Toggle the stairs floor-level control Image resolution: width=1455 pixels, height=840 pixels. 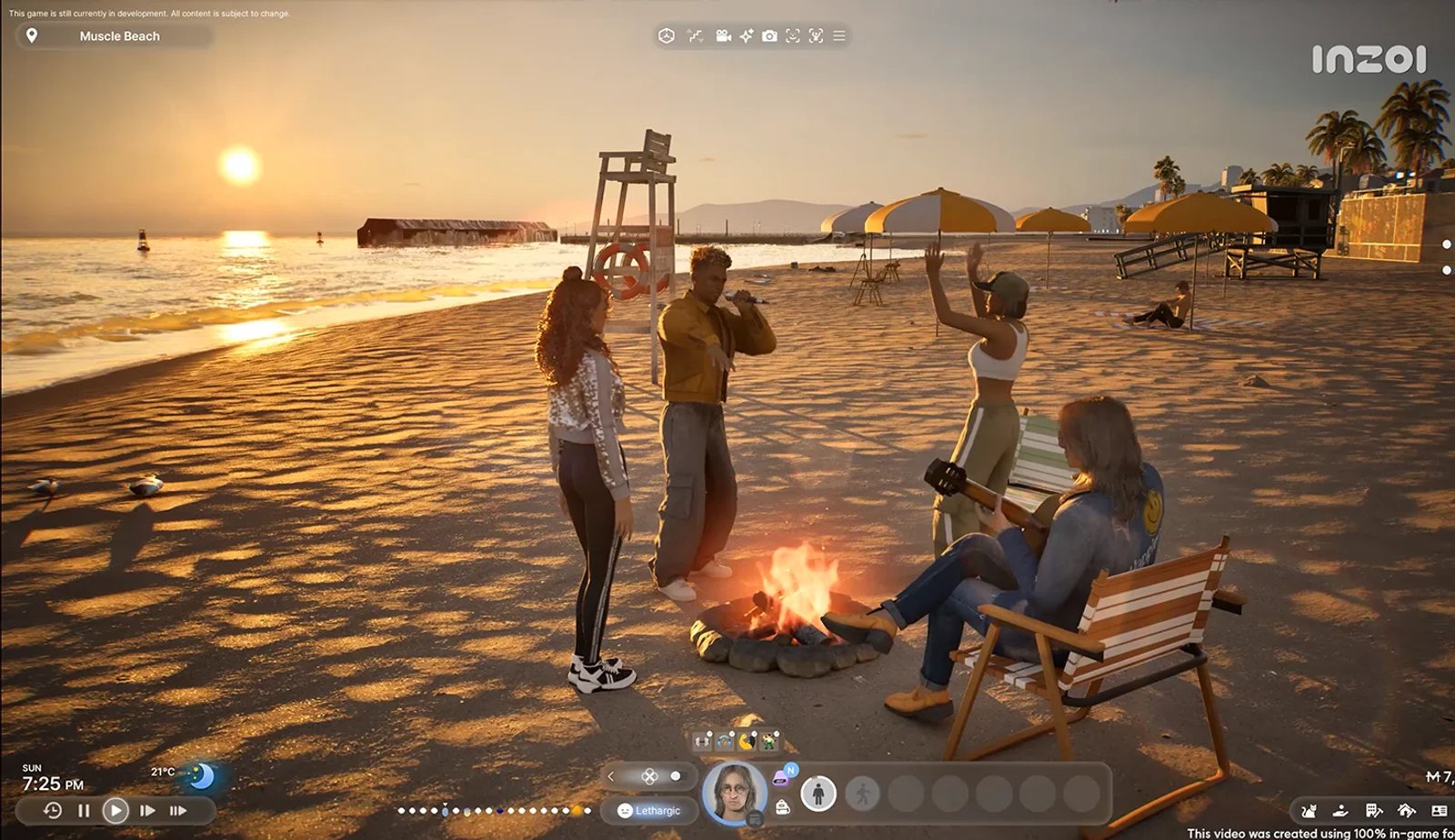click(x=696, y=35)
